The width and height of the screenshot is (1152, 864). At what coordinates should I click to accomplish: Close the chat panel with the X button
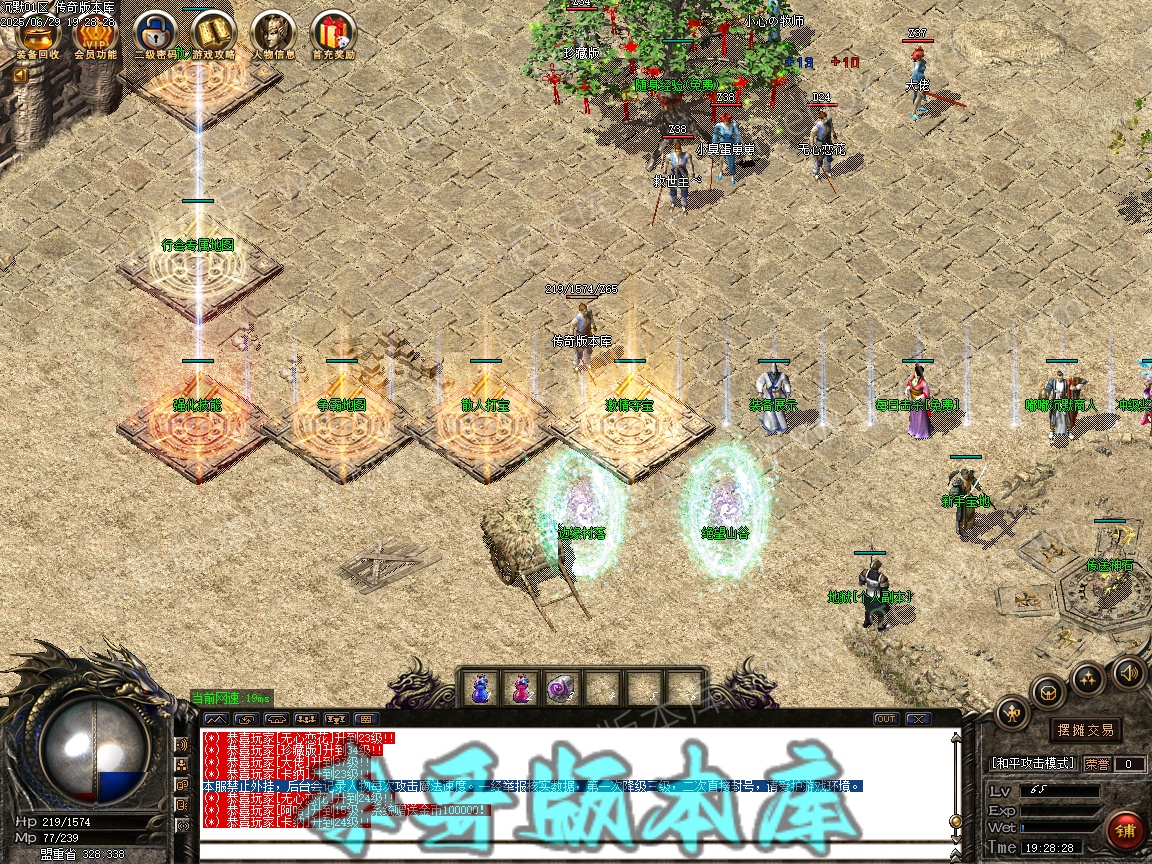[x=917, y=719]
